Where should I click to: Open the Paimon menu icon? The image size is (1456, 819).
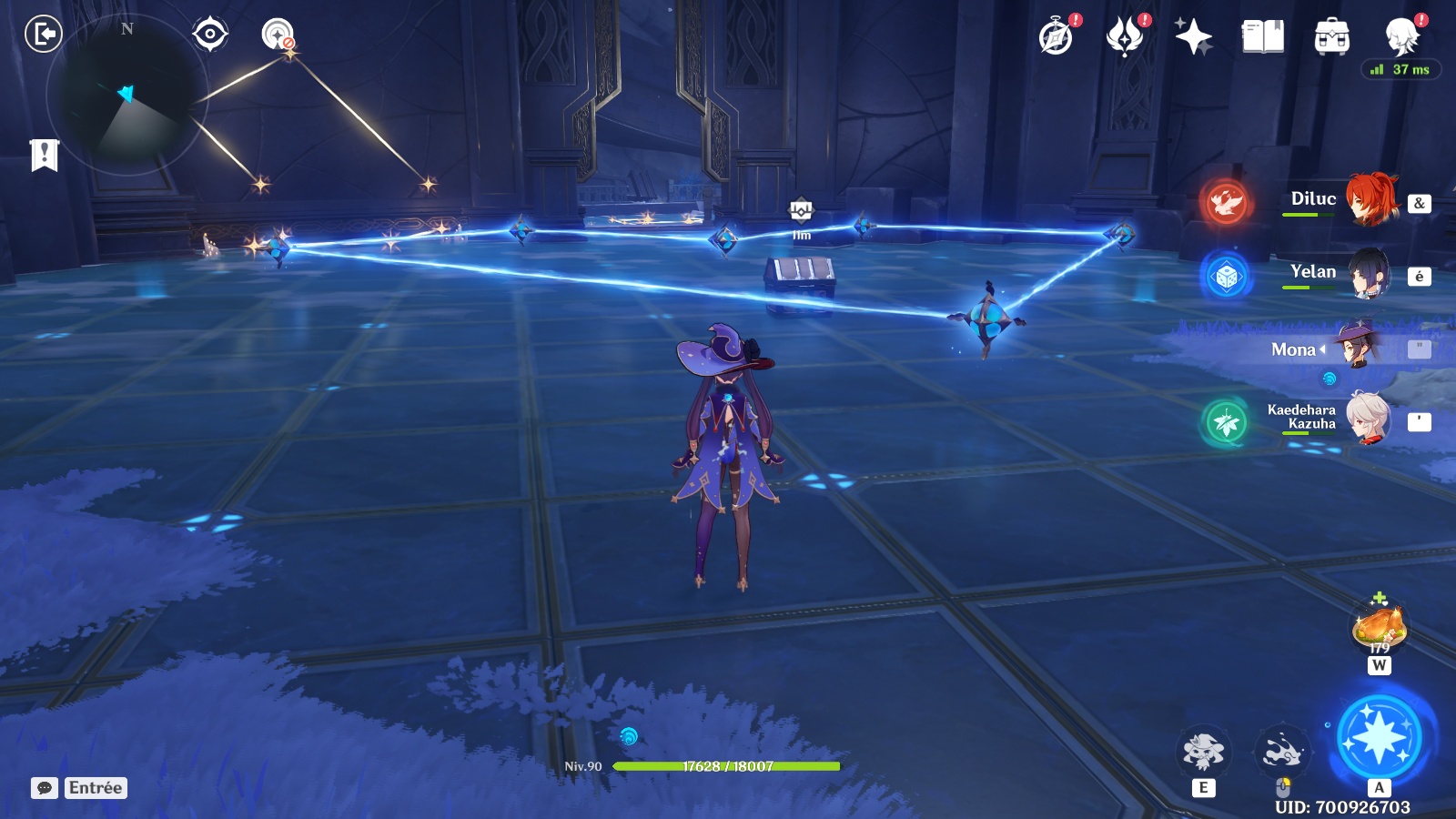[x=1401, y=37]
